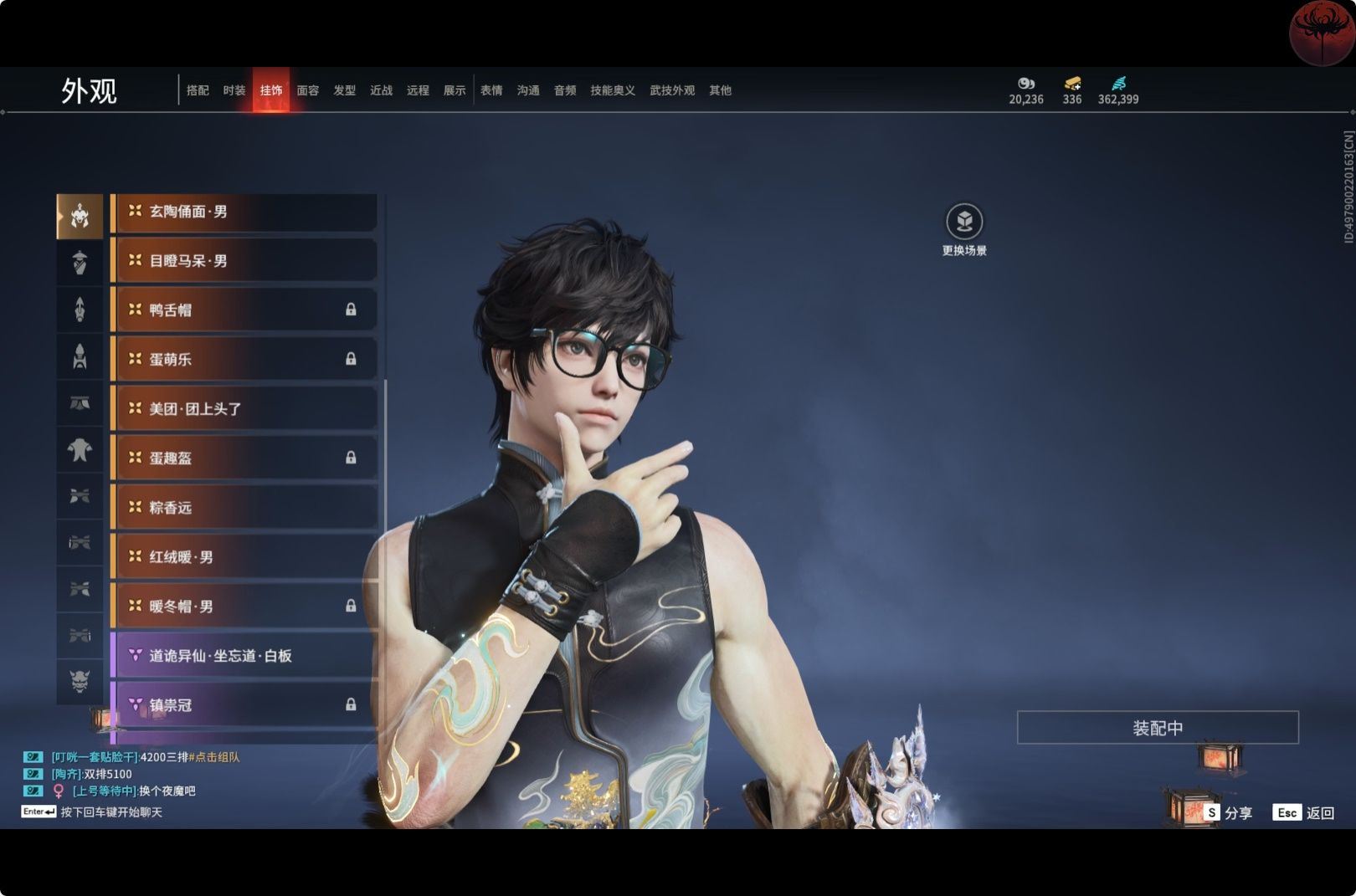
Task: Choose 美团·团上头了 from the list
Action: point(244,409)
